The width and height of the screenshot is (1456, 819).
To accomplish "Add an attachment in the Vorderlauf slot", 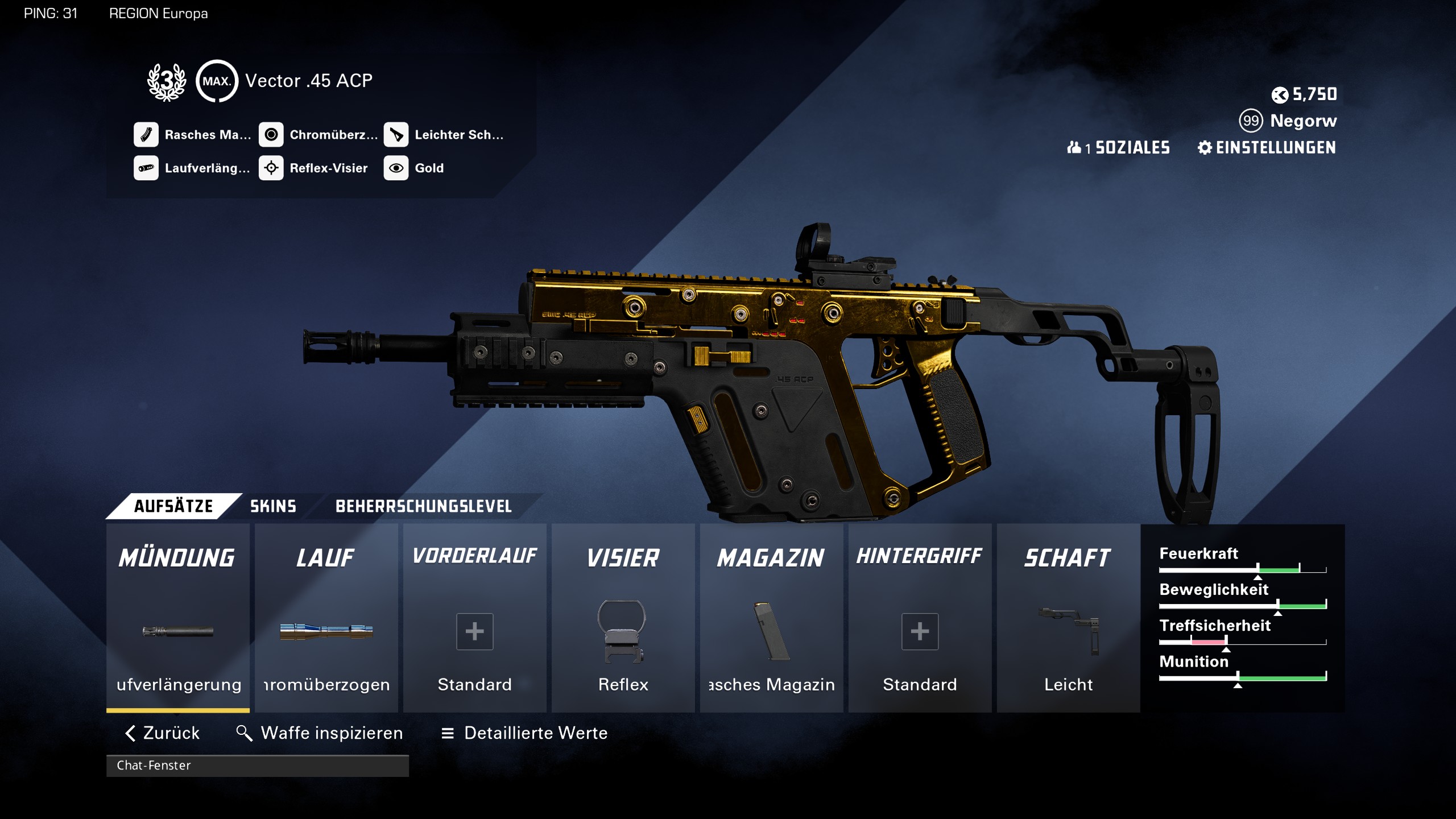I will click(474, 631).
